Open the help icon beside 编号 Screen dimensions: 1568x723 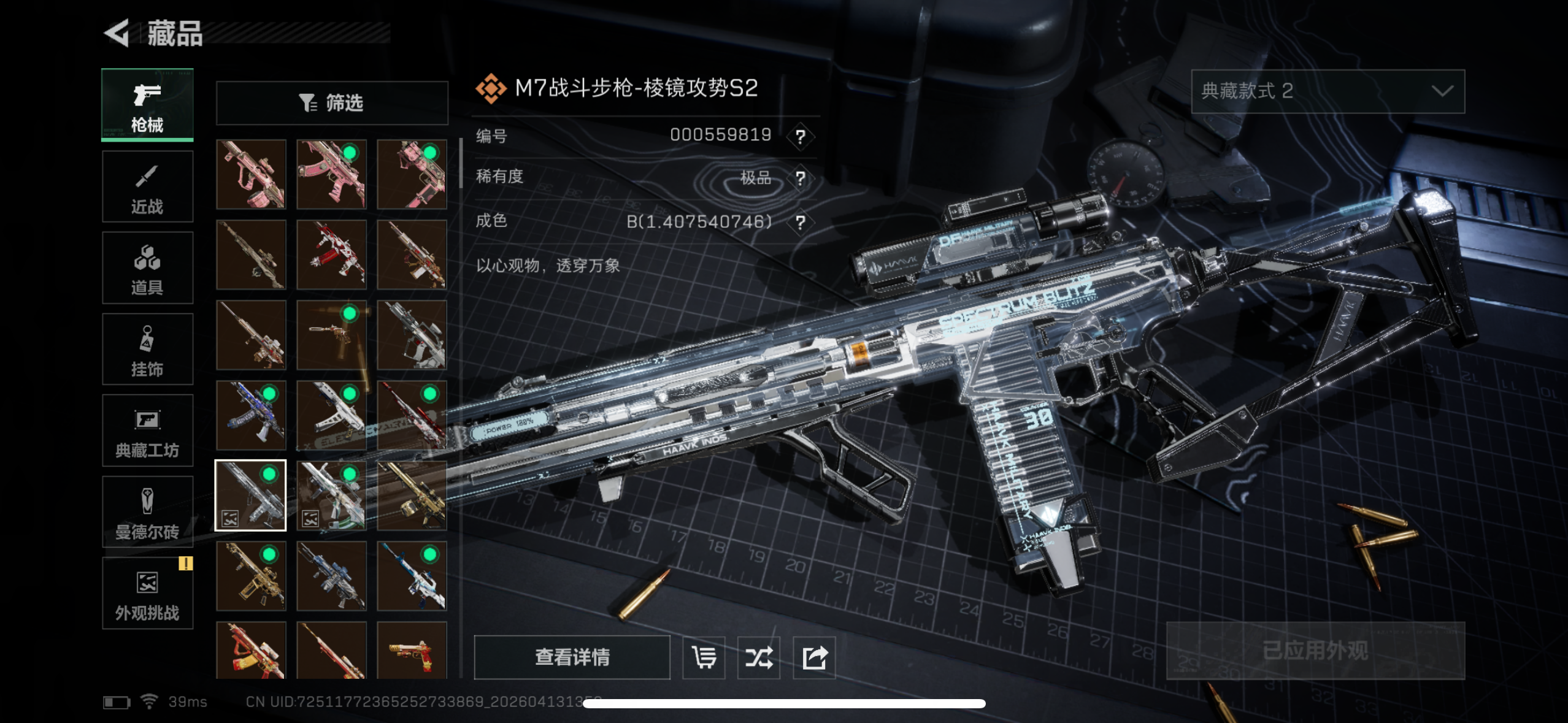[800, 136]
